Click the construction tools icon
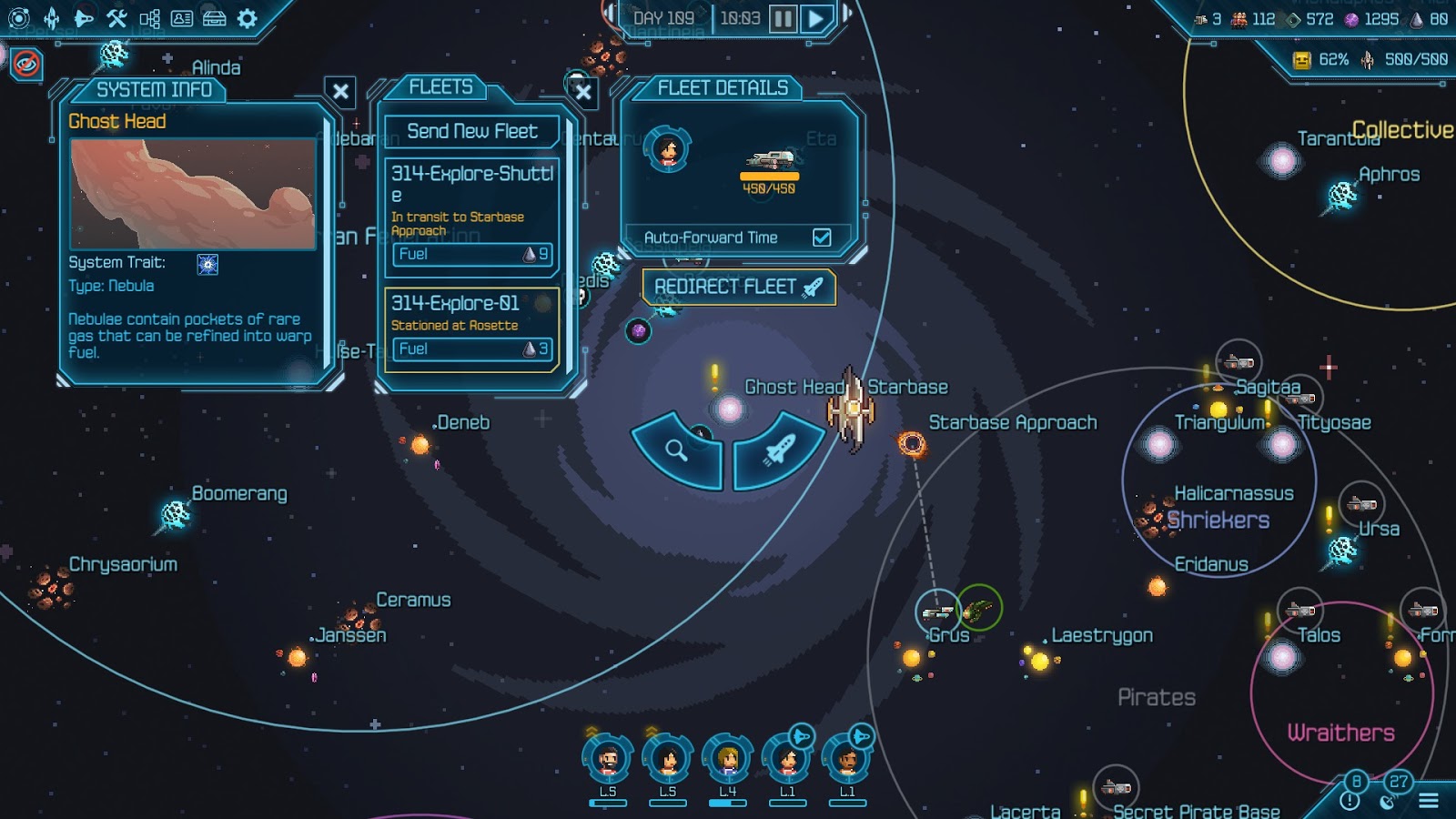The image size is (1456, 819). click(x=116, y=19)
